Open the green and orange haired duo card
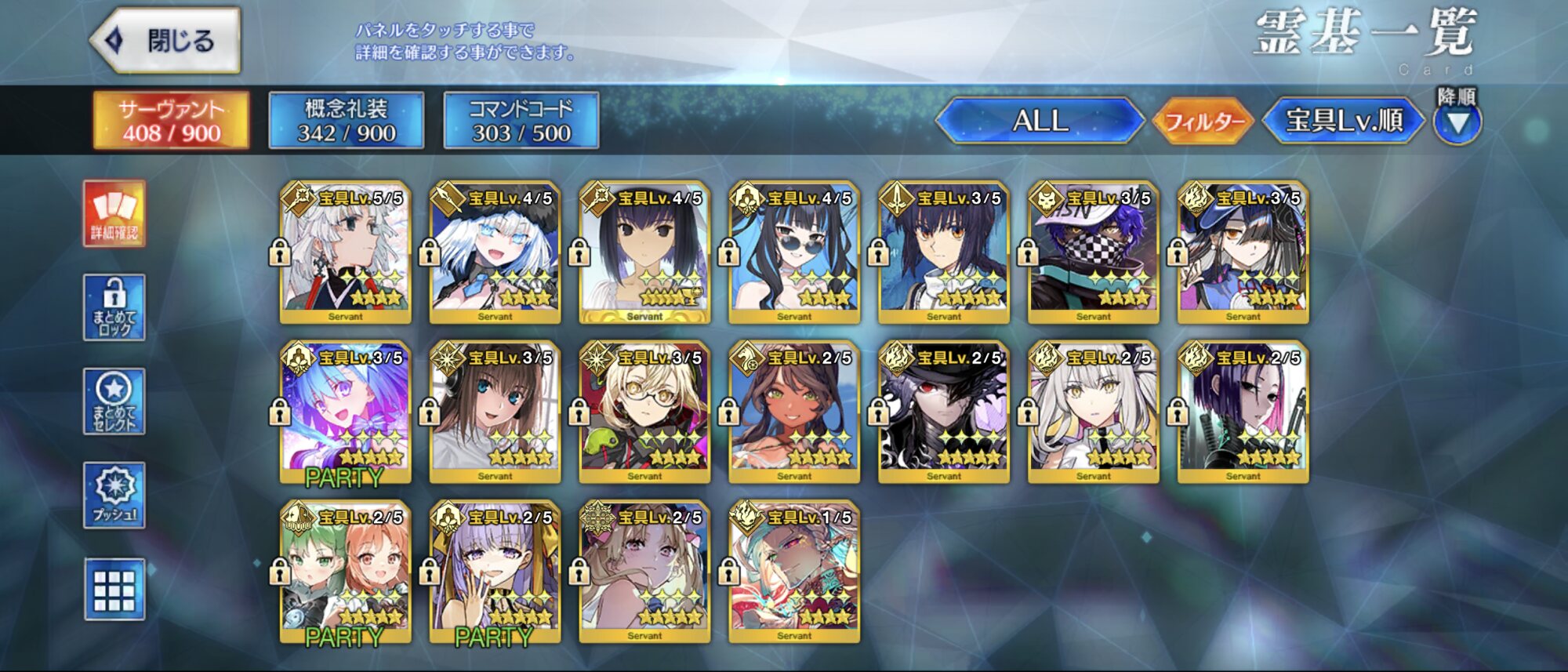1568x672 pixels. [x=345, y=572]
